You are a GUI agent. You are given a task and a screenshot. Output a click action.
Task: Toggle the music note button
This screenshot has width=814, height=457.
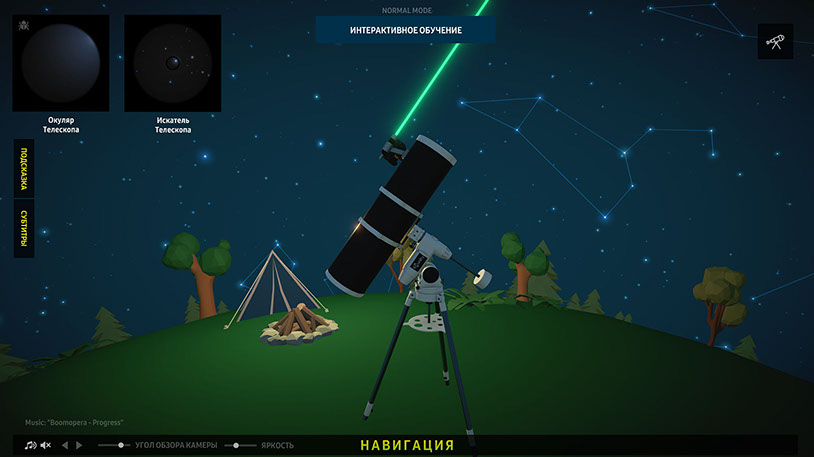click(31, 445)
